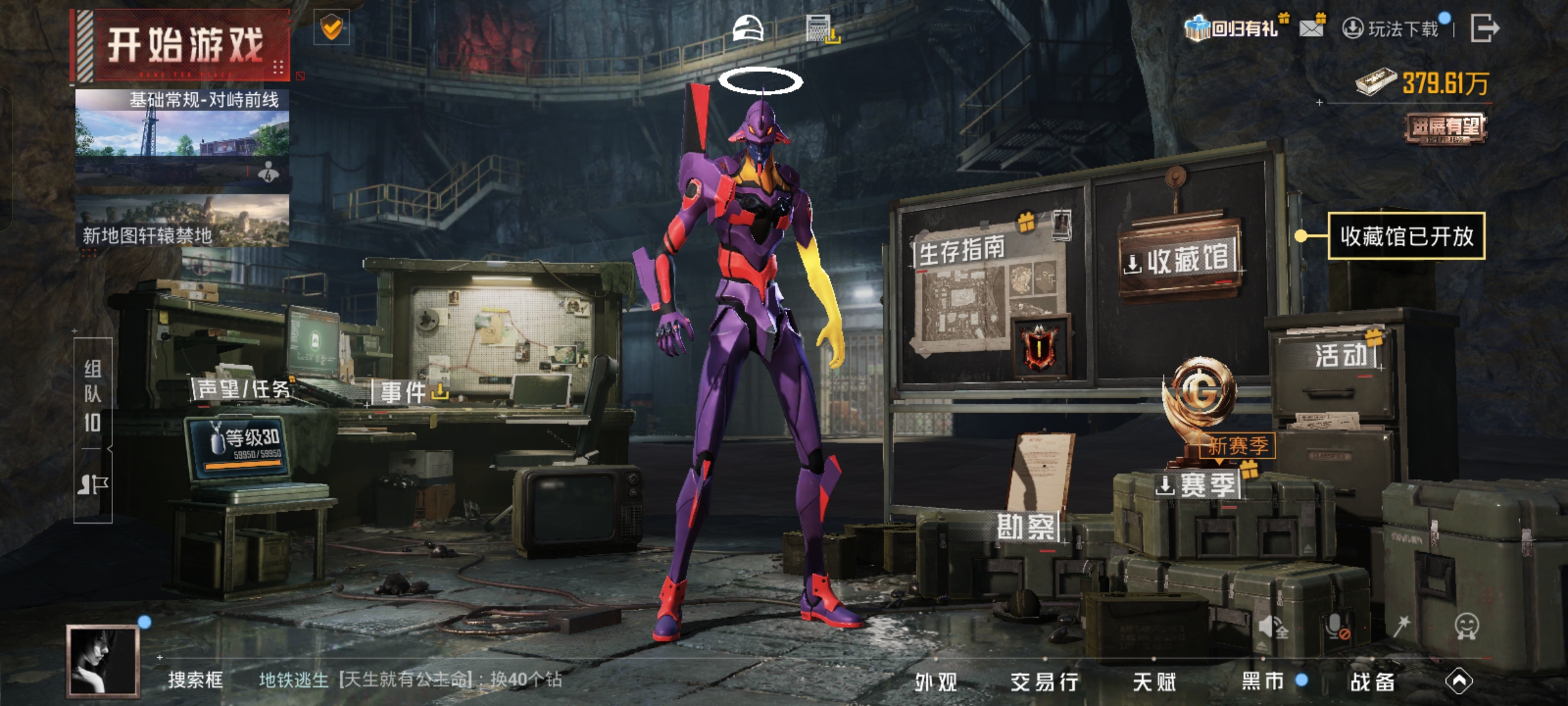
Task: Click the exit door icon
Action: [1484, 28]
